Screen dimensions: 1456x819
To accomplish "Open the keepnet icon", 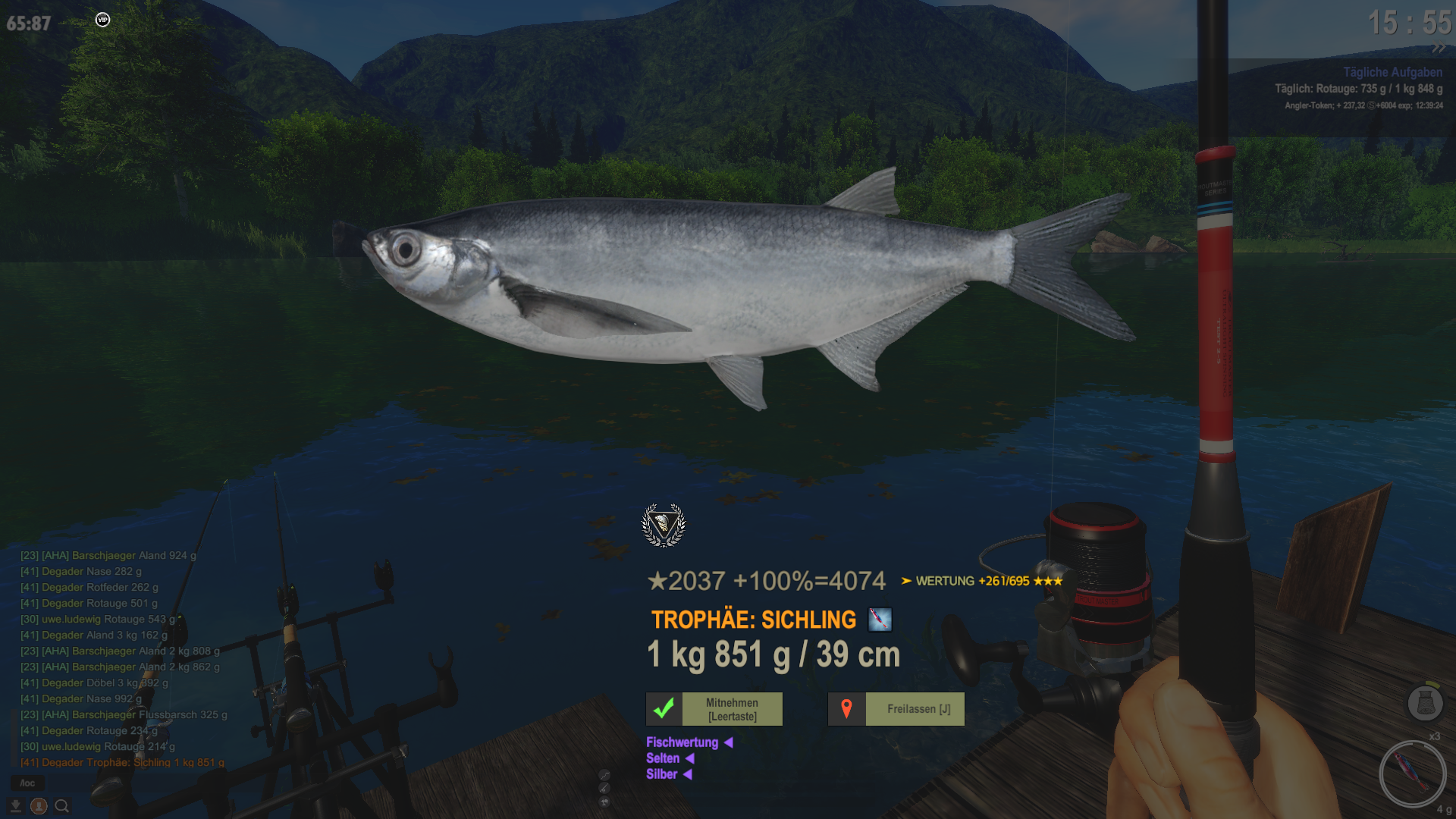I will tap(1425, 703).
